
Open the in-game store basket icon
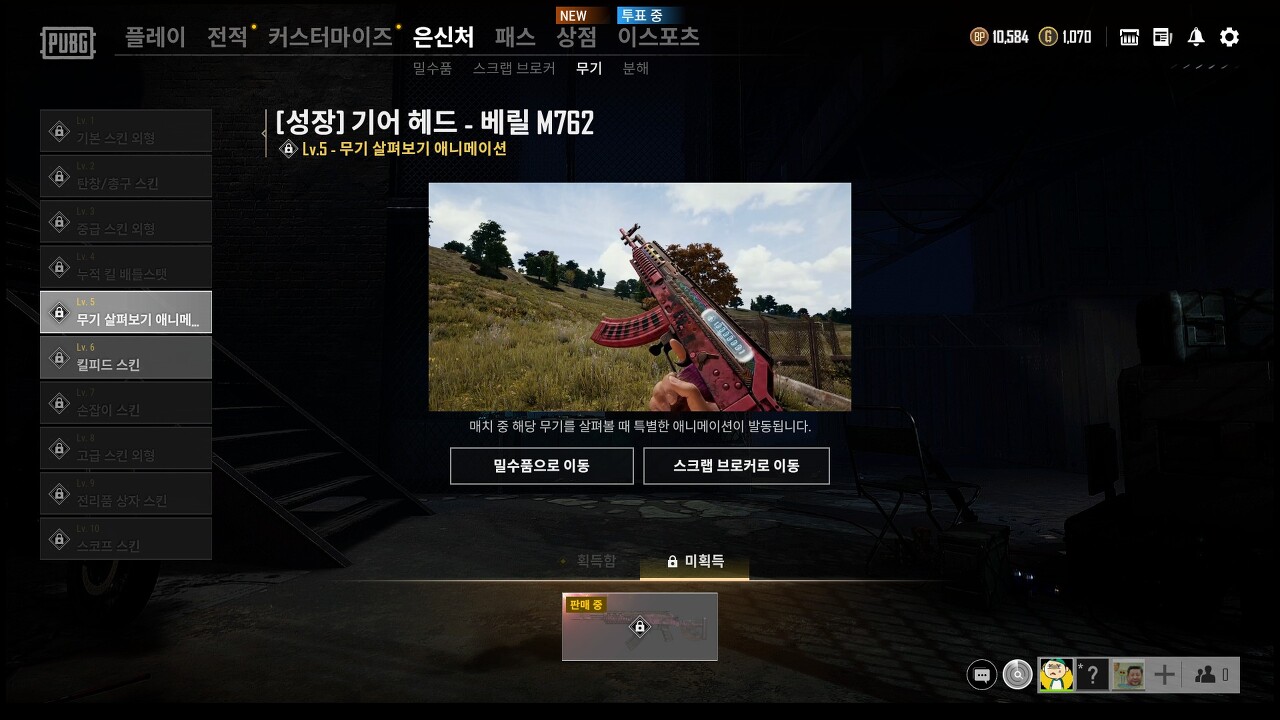click(x=1128, y=36)
